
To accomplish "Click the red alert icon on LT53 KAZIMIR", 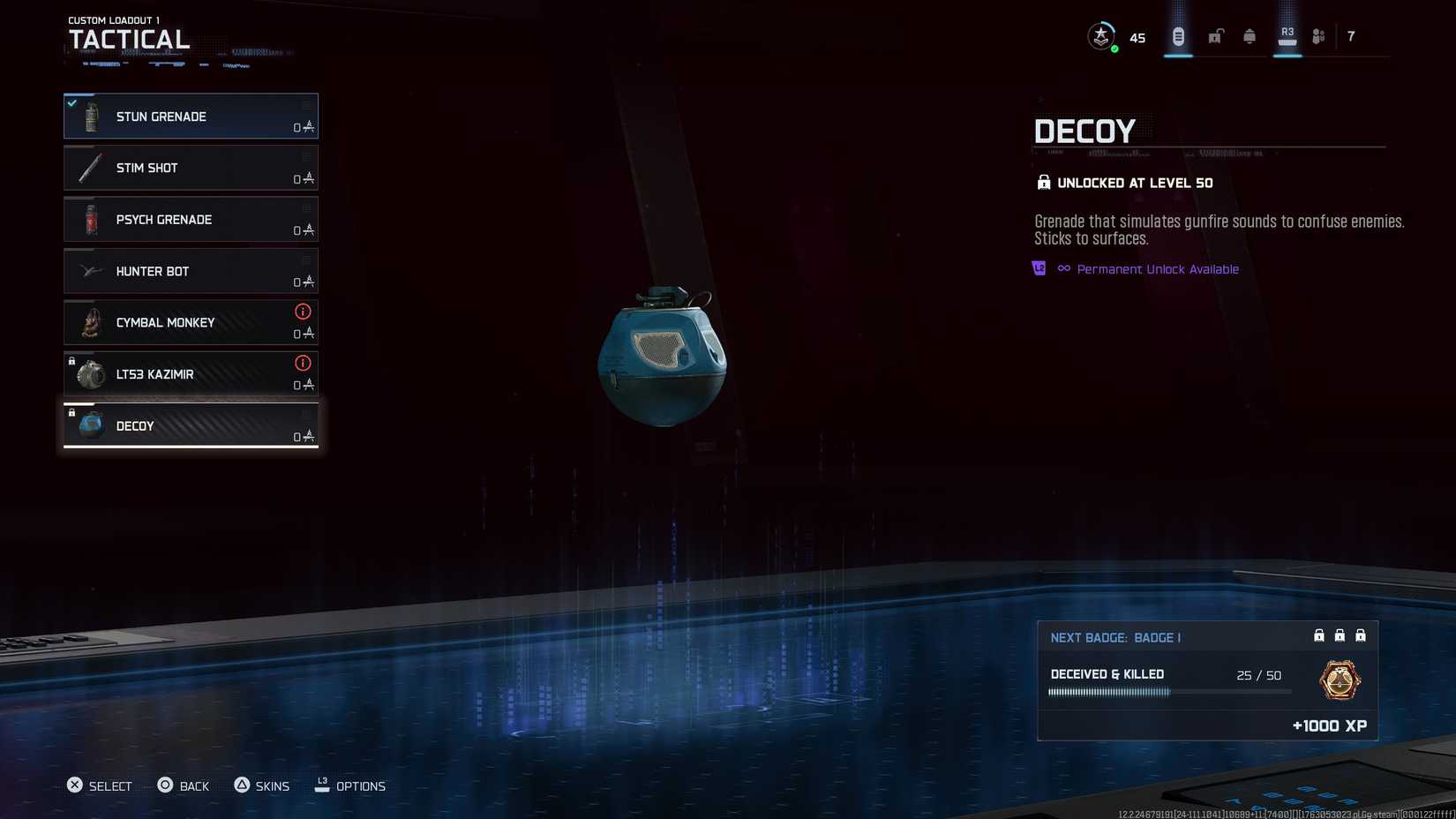I will pyautogui.click(x=303, y=363).
